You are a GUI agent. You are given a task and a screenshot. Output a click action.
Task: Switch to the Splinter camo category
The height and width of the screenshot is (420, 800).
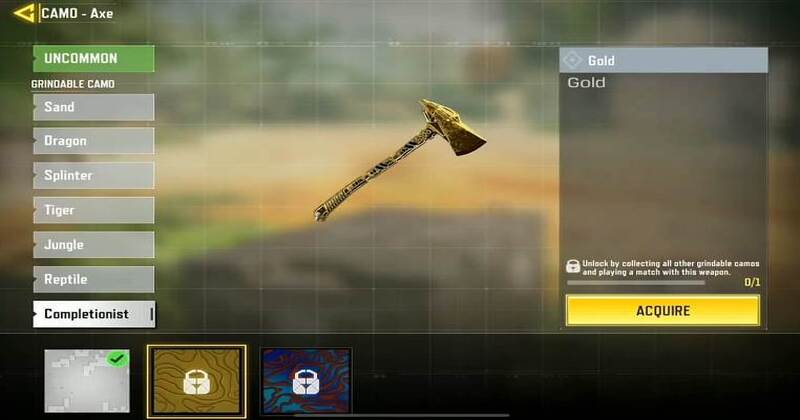(x=93, y=175)
